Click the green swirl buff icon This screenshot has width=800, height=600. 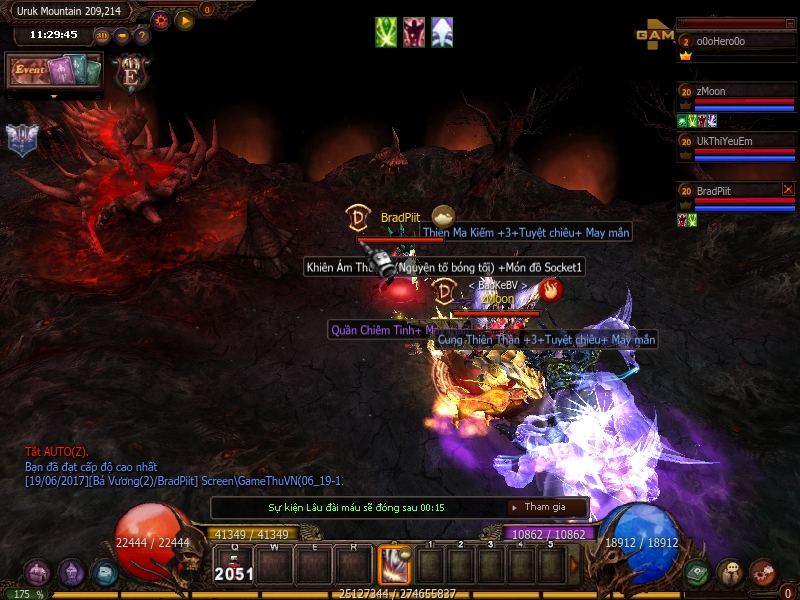[x=386, y=32]
